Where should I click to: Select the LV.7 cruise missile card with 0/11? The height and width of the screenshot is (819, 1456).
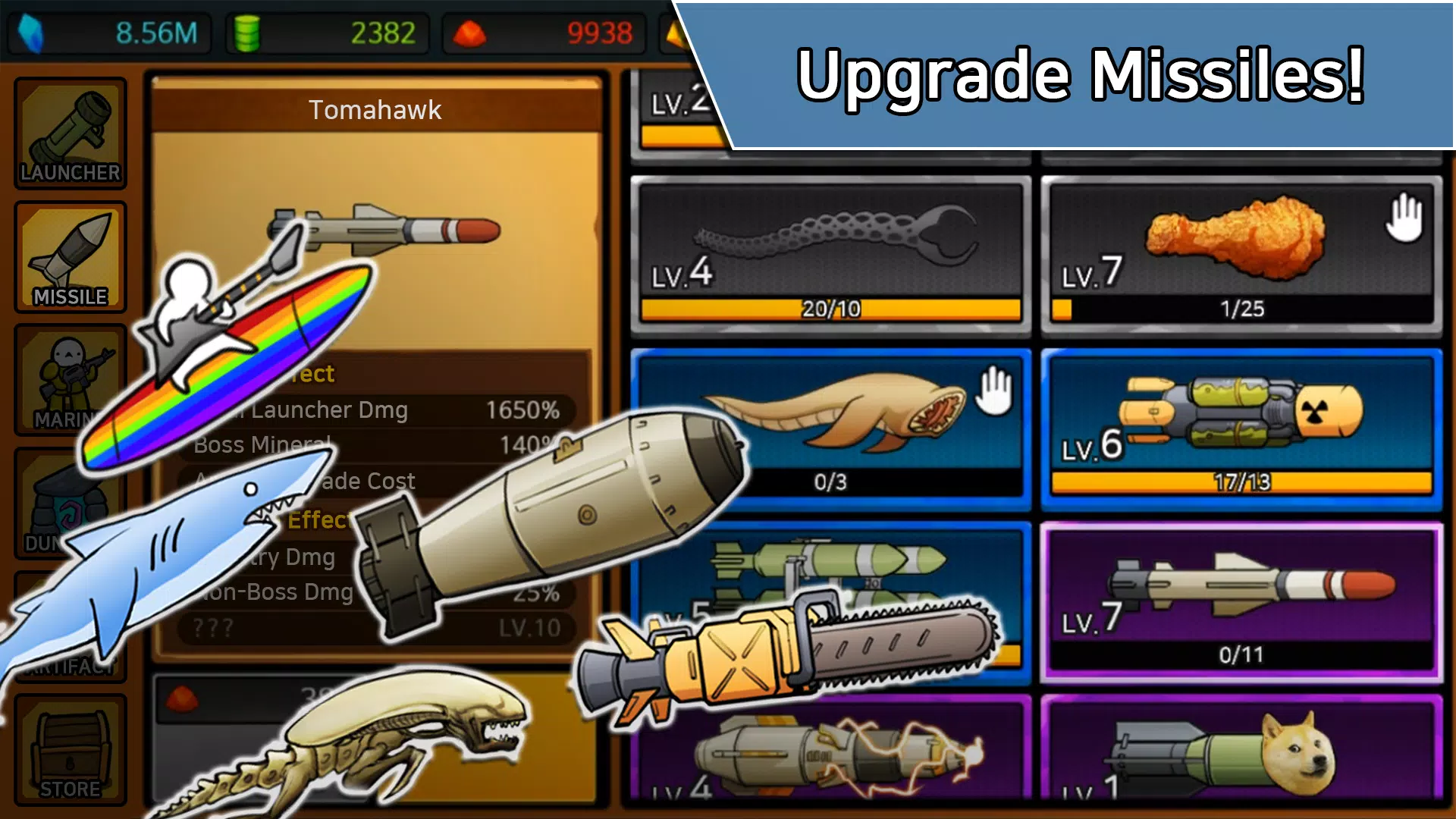point(1244,599)
